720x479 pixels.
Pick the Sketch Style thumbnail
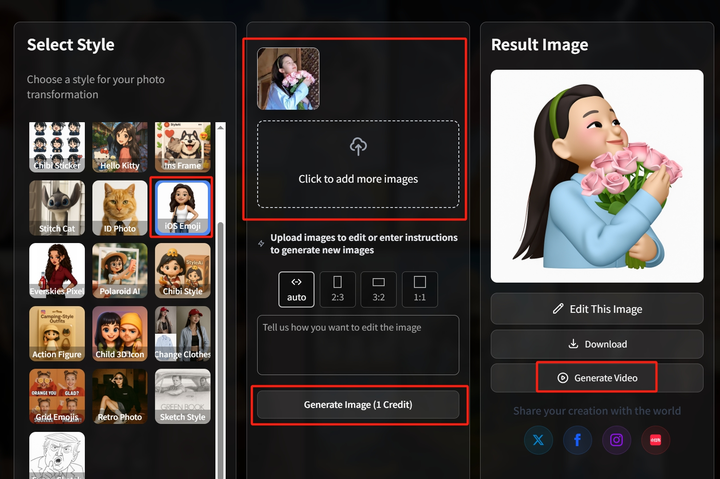(x=182, y=396)
